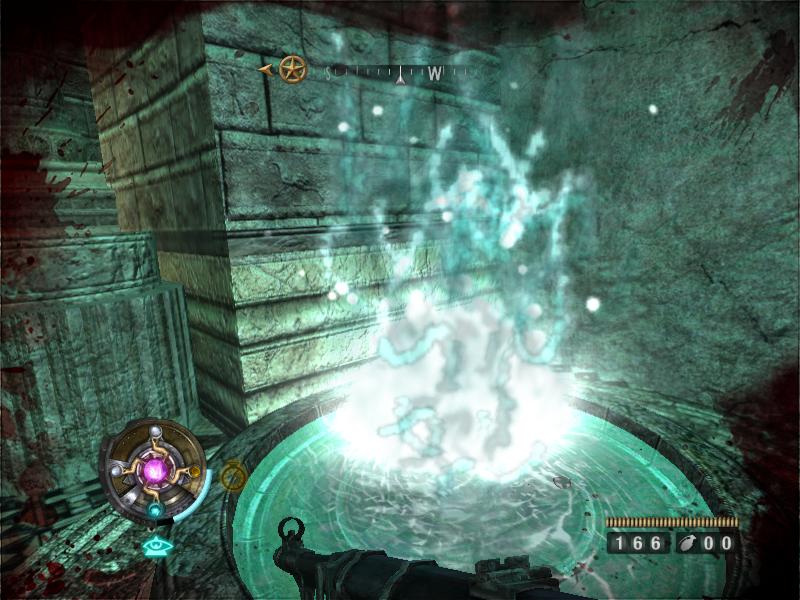This screenshot has width=800, height=600.
Task: Click the faded gold compass icon beside the medallion
Action: click(x=233, y=476)
